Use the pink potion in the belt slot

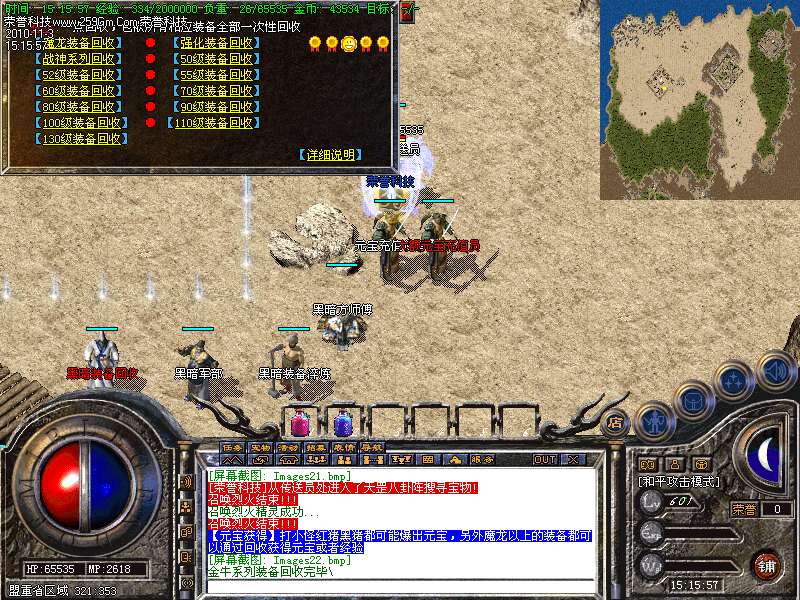(x=301, y=421)
